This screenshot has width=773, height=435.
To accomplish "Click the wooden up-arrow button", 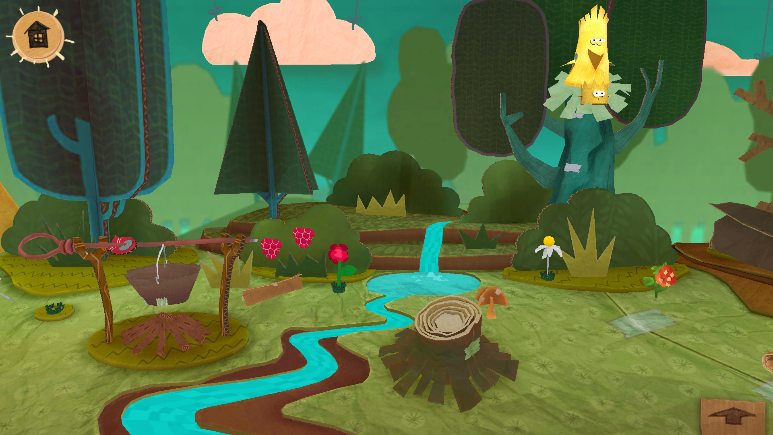I will click(x=733, y=415).
